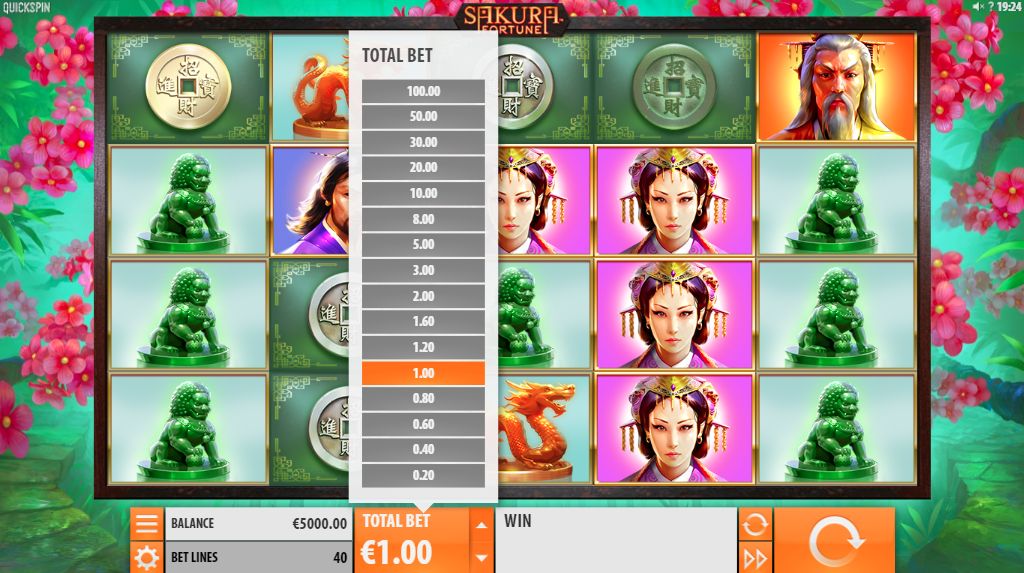Pick the 30.00 bet value
This screenshot has width=1024, height=573.
pos(423,143)
